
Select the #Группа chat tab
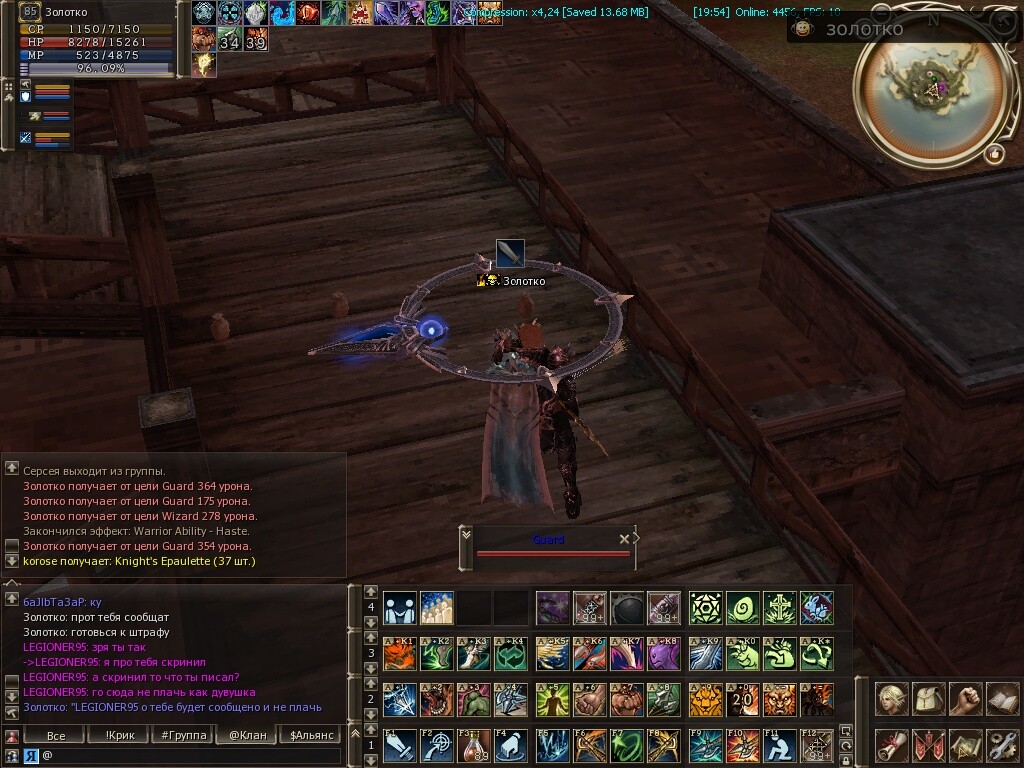pos(184,736)
